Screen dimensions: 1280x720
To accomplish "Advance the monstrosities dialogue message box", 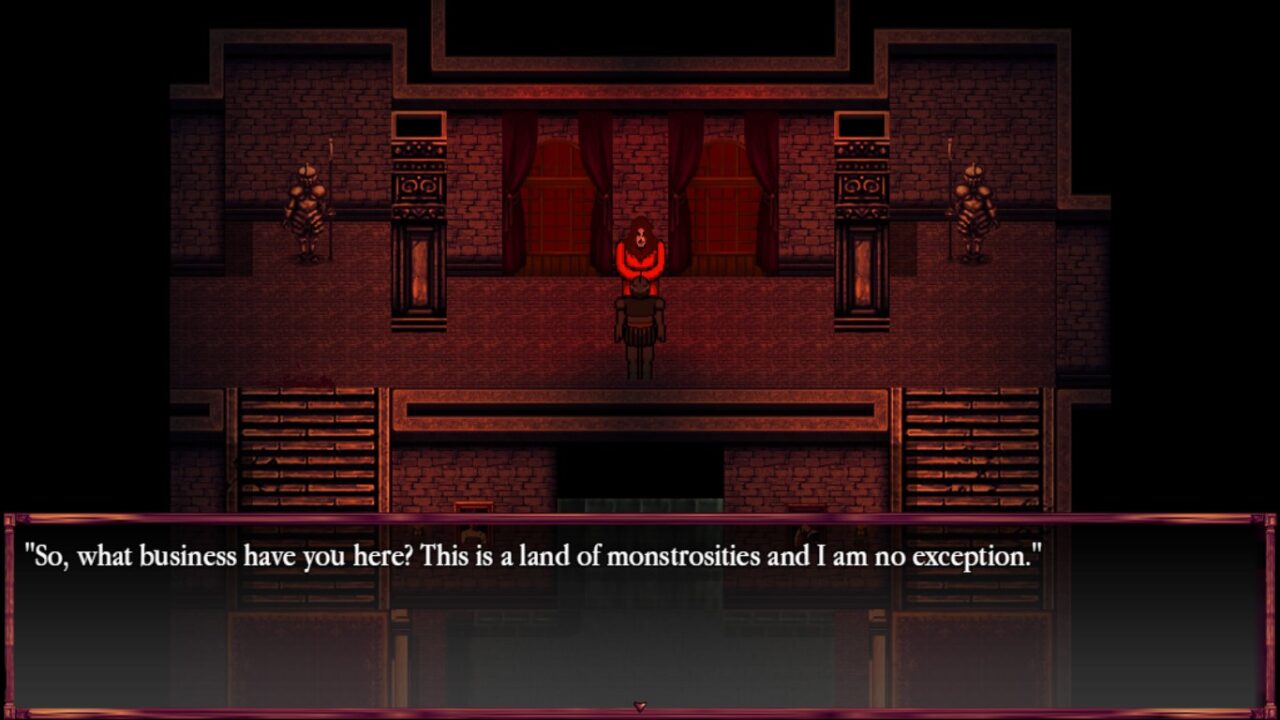I will (640, 612).
